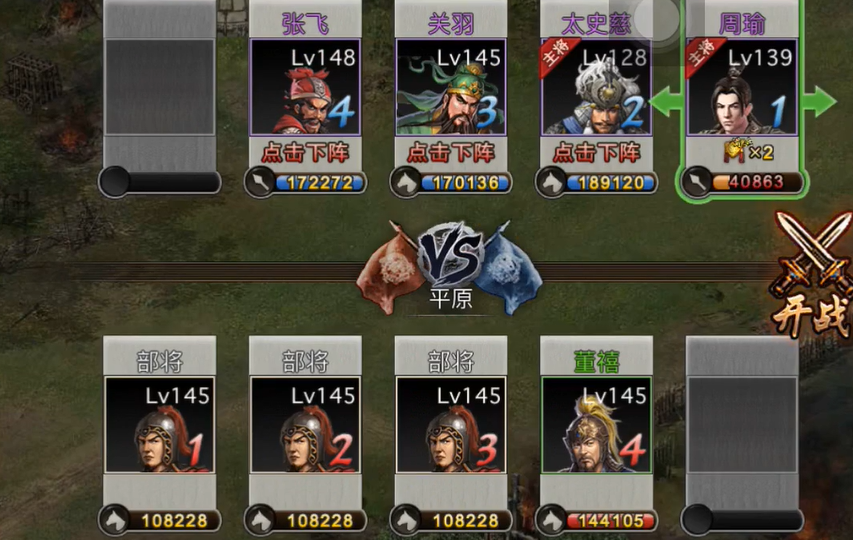Move 周瑜 with the green right arrow
The image size is (853, 540).
point(820,100)
